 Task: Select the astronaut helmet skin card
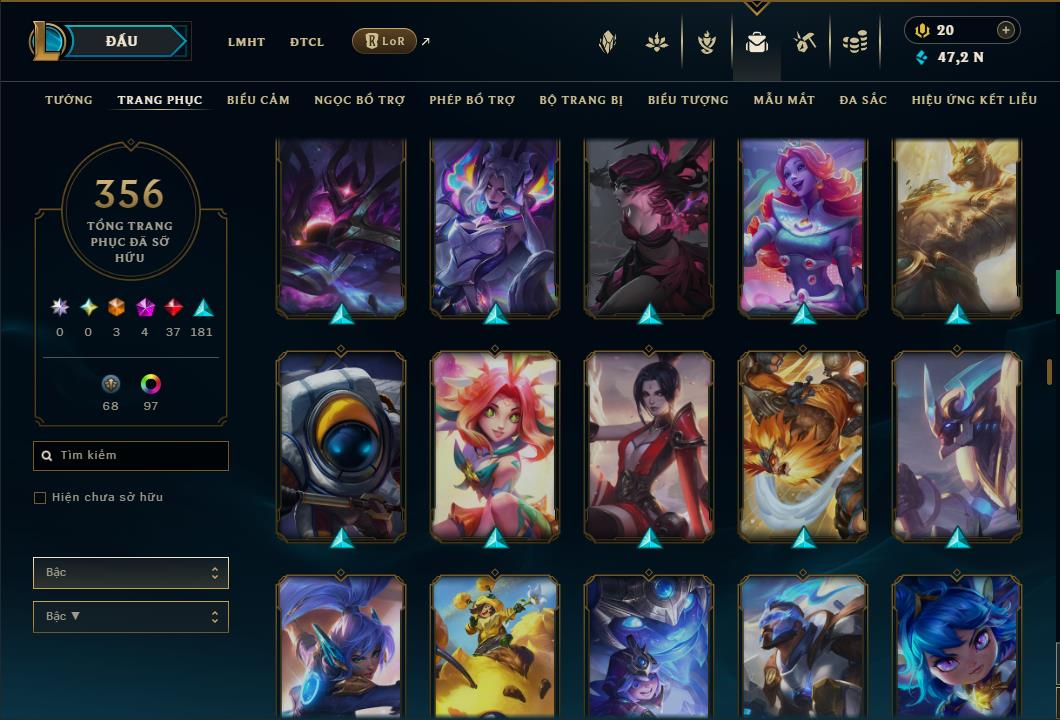point(341,445)
